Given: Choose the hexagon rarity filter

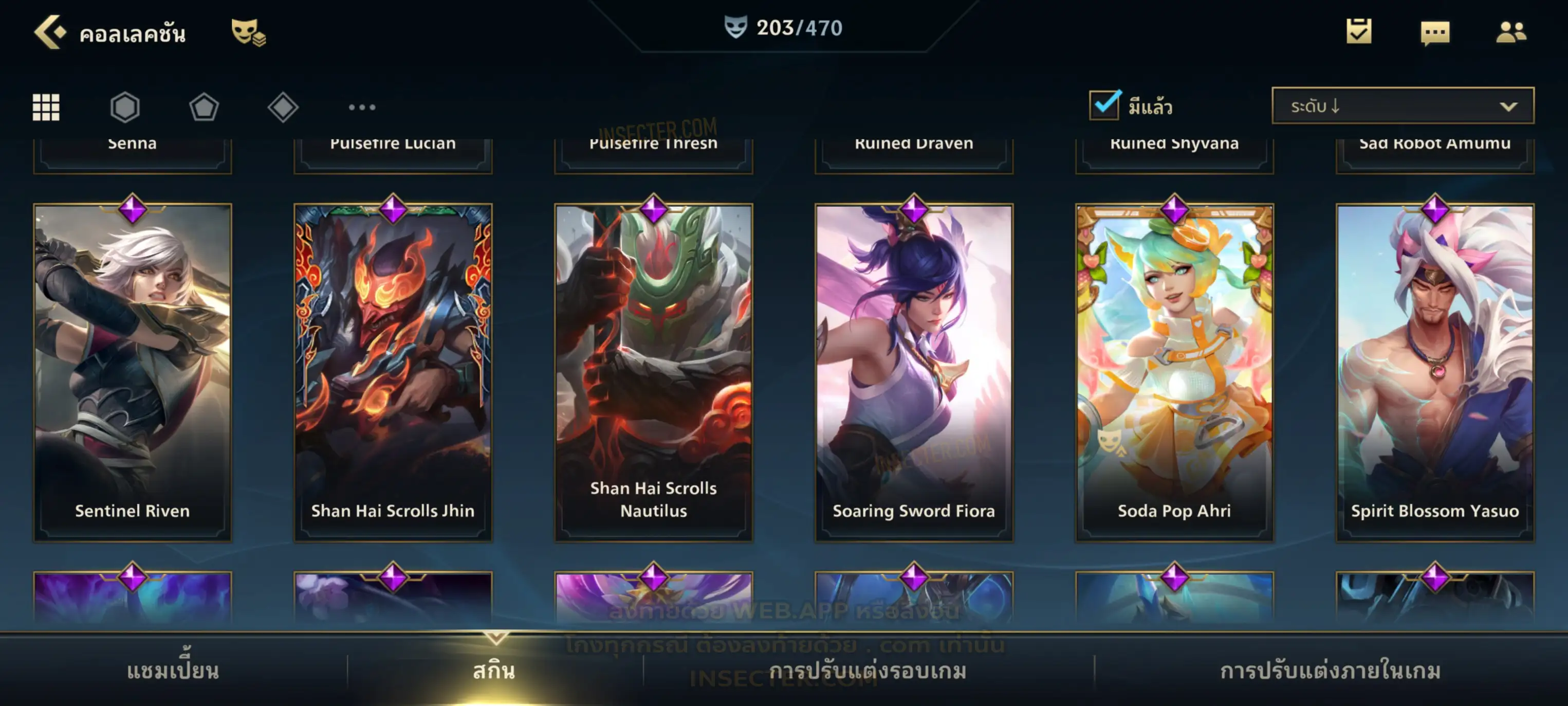Looking at the screenshot, I should click(x=125, y=107).
